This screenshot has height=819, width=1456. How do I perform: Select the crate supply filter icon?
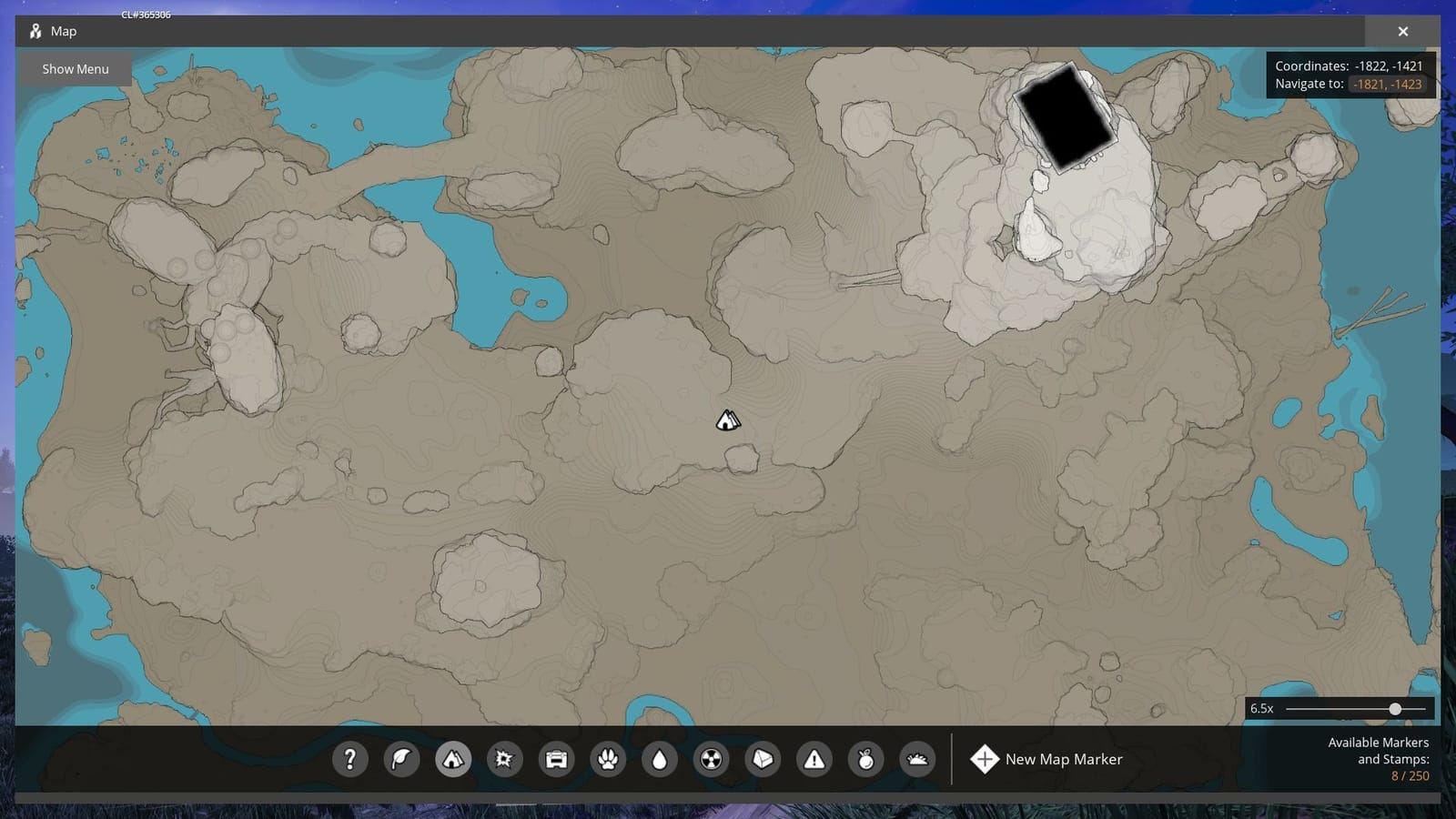pyautogui.click(x=557, y=759)
